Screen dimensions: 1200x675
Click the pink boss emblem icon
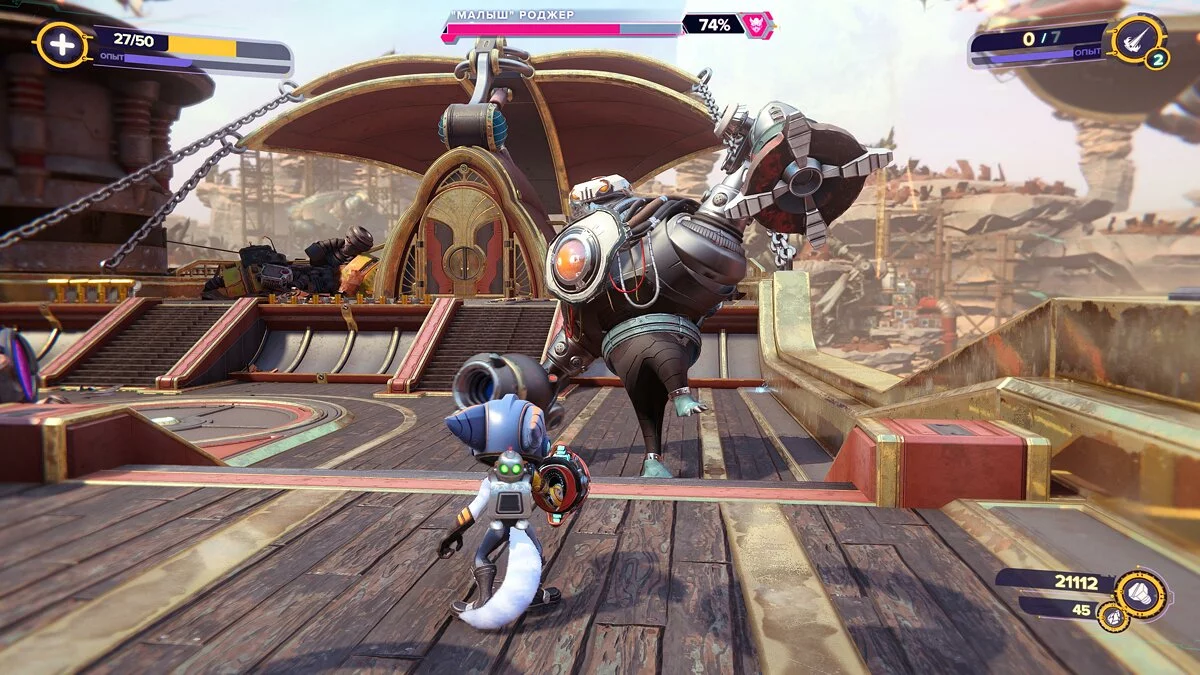[757, 25]
